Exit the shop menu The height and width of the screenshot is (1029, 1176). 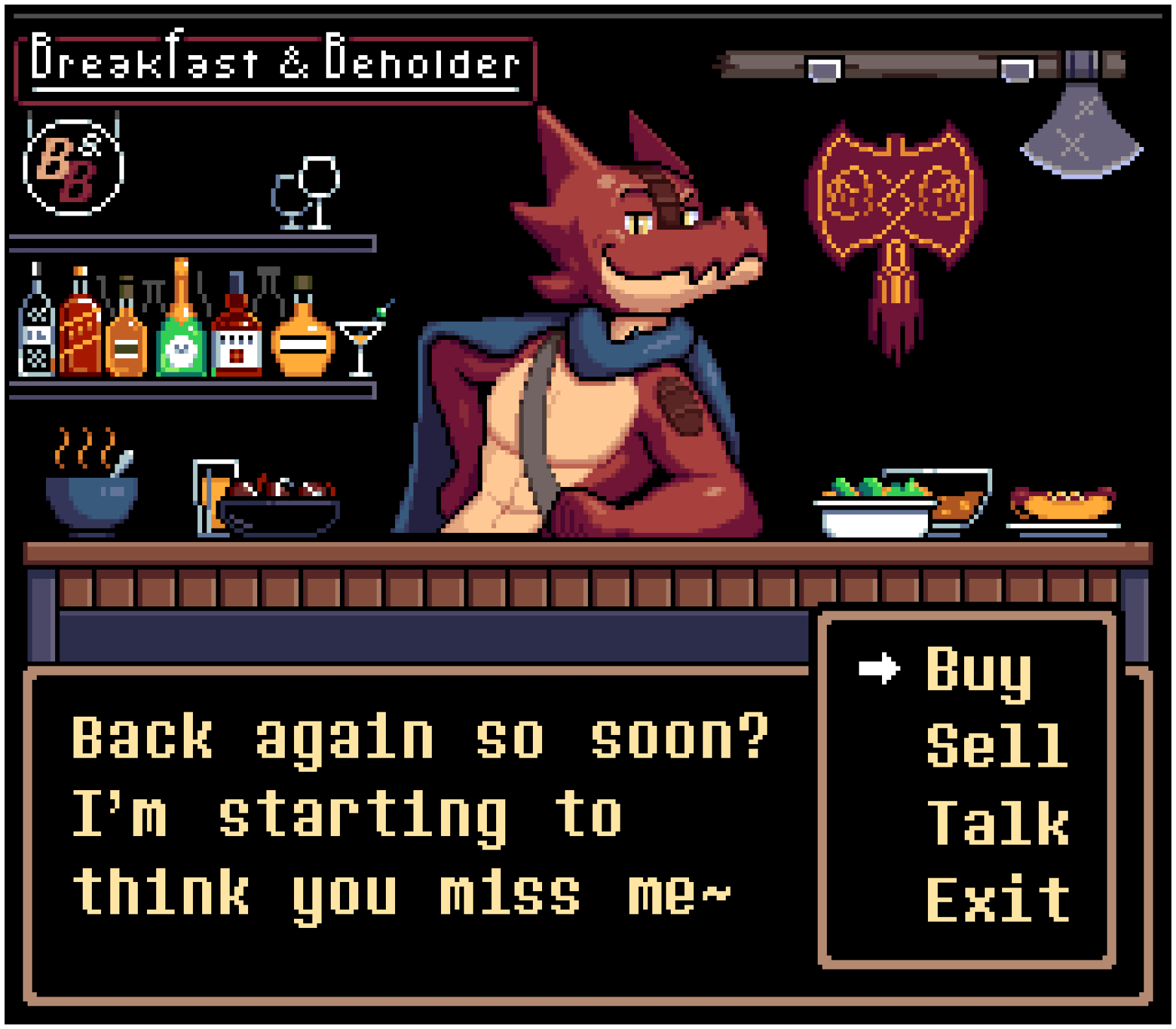pyautogui.click(x=998, y=899)
